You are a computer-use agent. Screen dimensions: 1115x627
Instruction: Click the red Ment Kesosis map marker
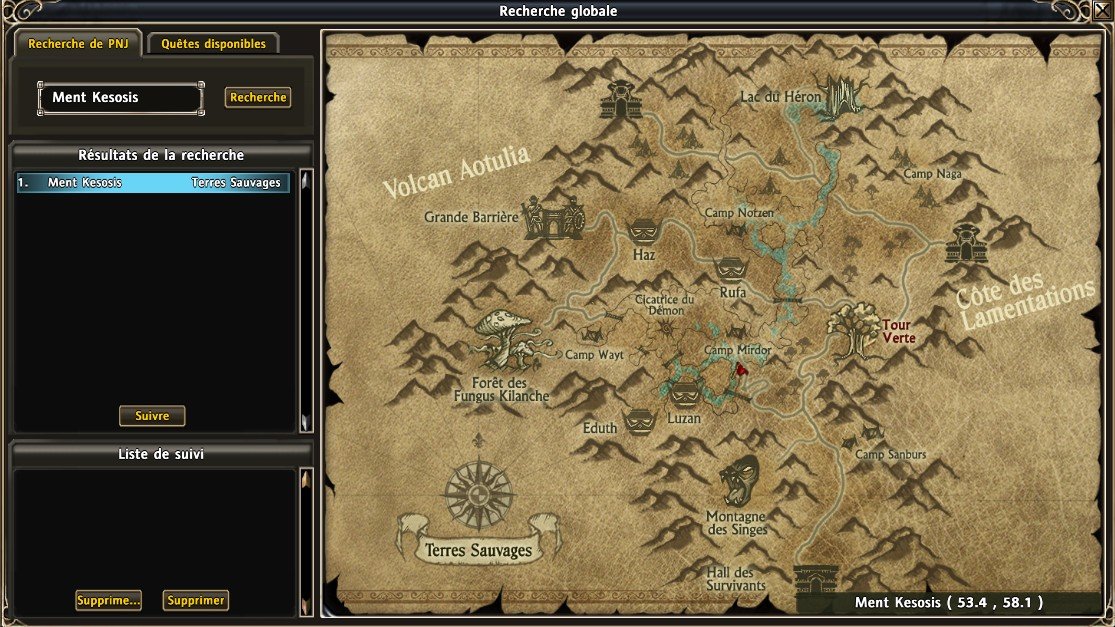tap(741, 369)
